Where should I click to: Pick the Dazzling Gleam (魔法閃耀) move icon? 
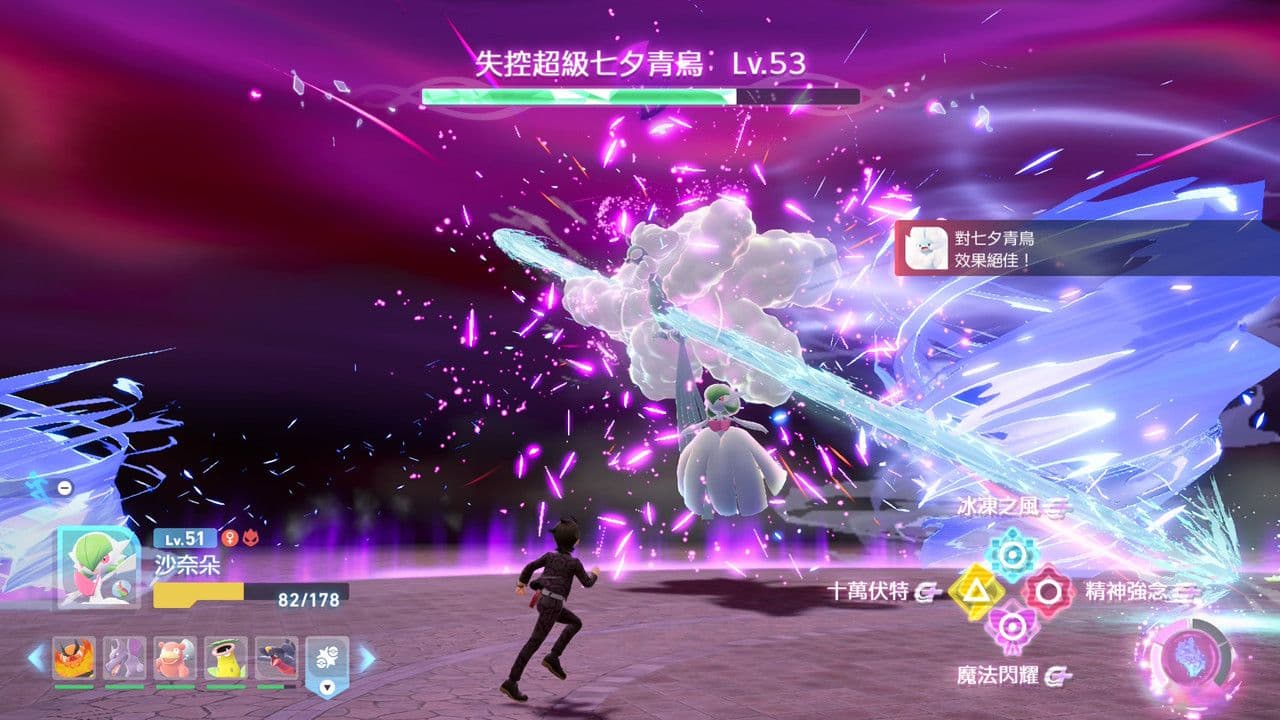(1010, 624)
